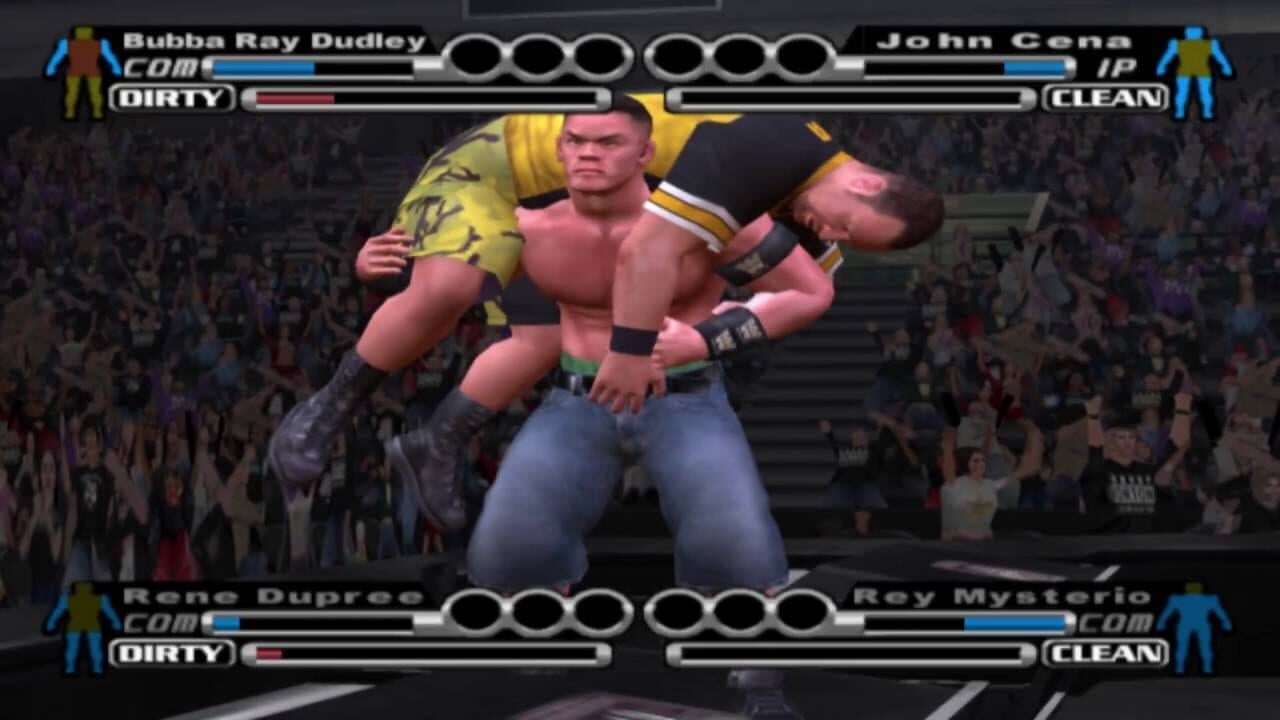Toggle John Cena's CLEAN indicator
The width and height of the screenshot is (1280, 720).
point(1104,98)
